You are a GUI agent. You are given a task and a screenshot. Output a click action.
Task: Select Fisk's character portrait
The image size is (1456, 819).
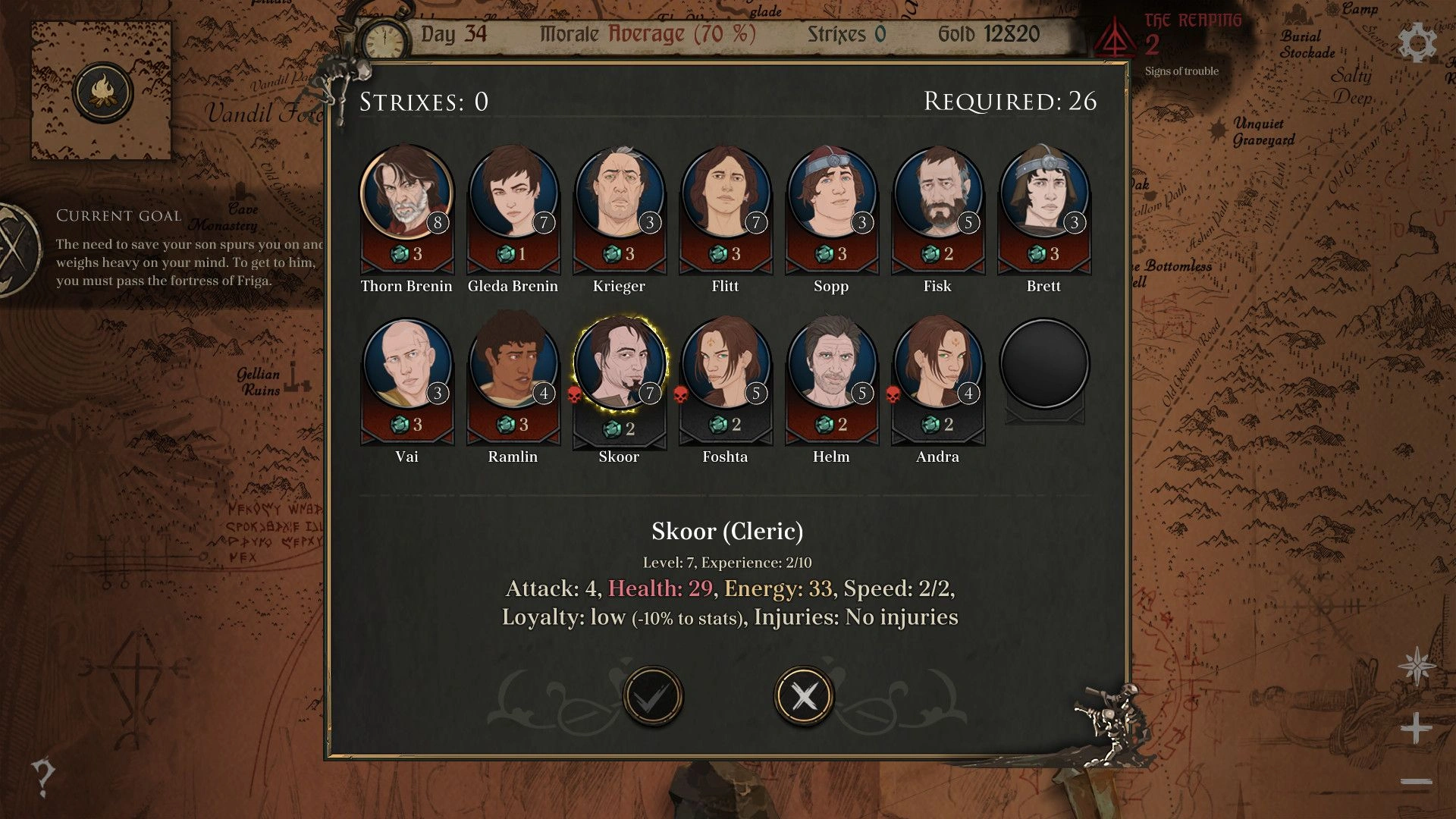click(938, 193)
